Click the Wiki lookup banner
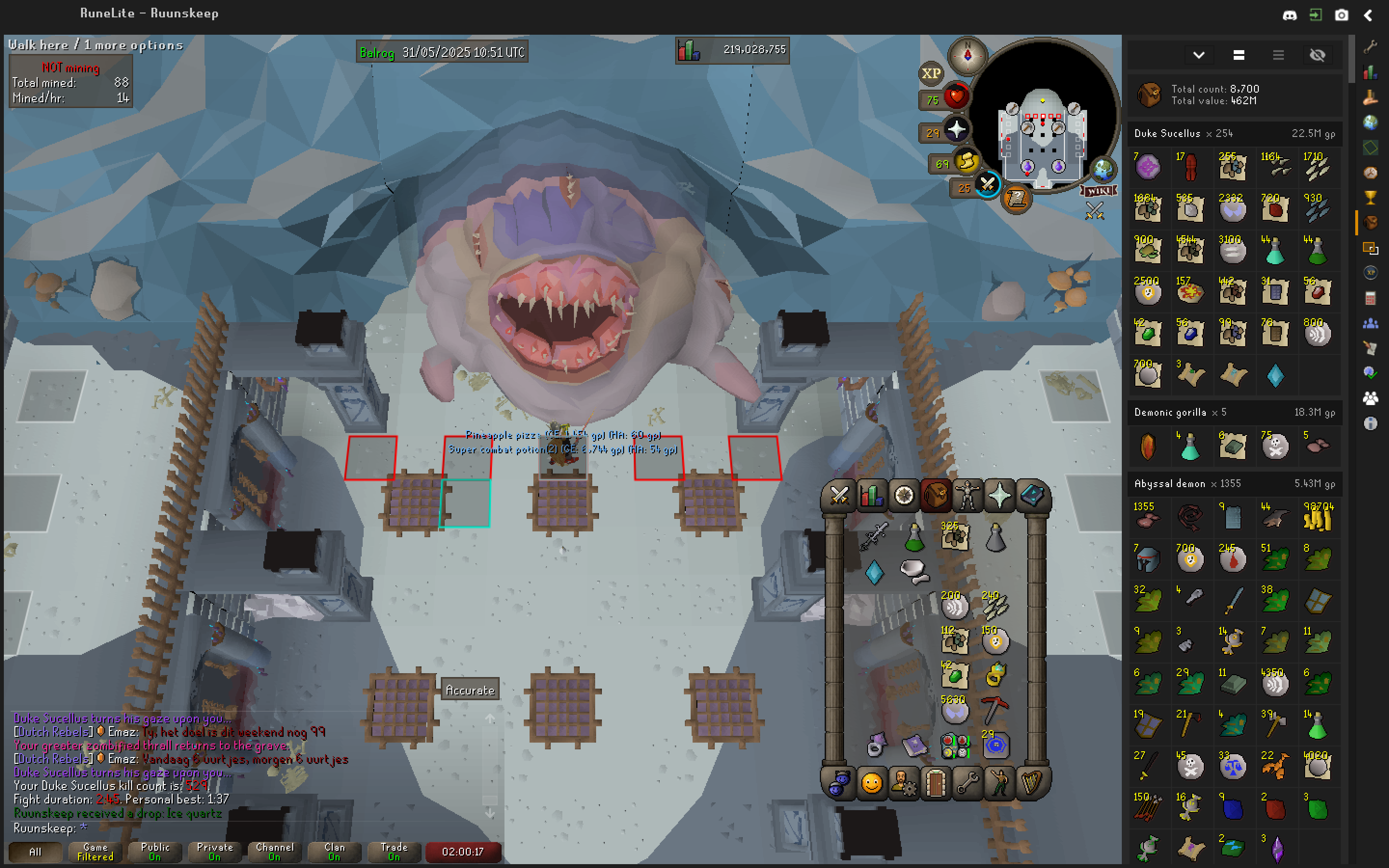The image size is (1389, 868). [x=1099, y=190]
